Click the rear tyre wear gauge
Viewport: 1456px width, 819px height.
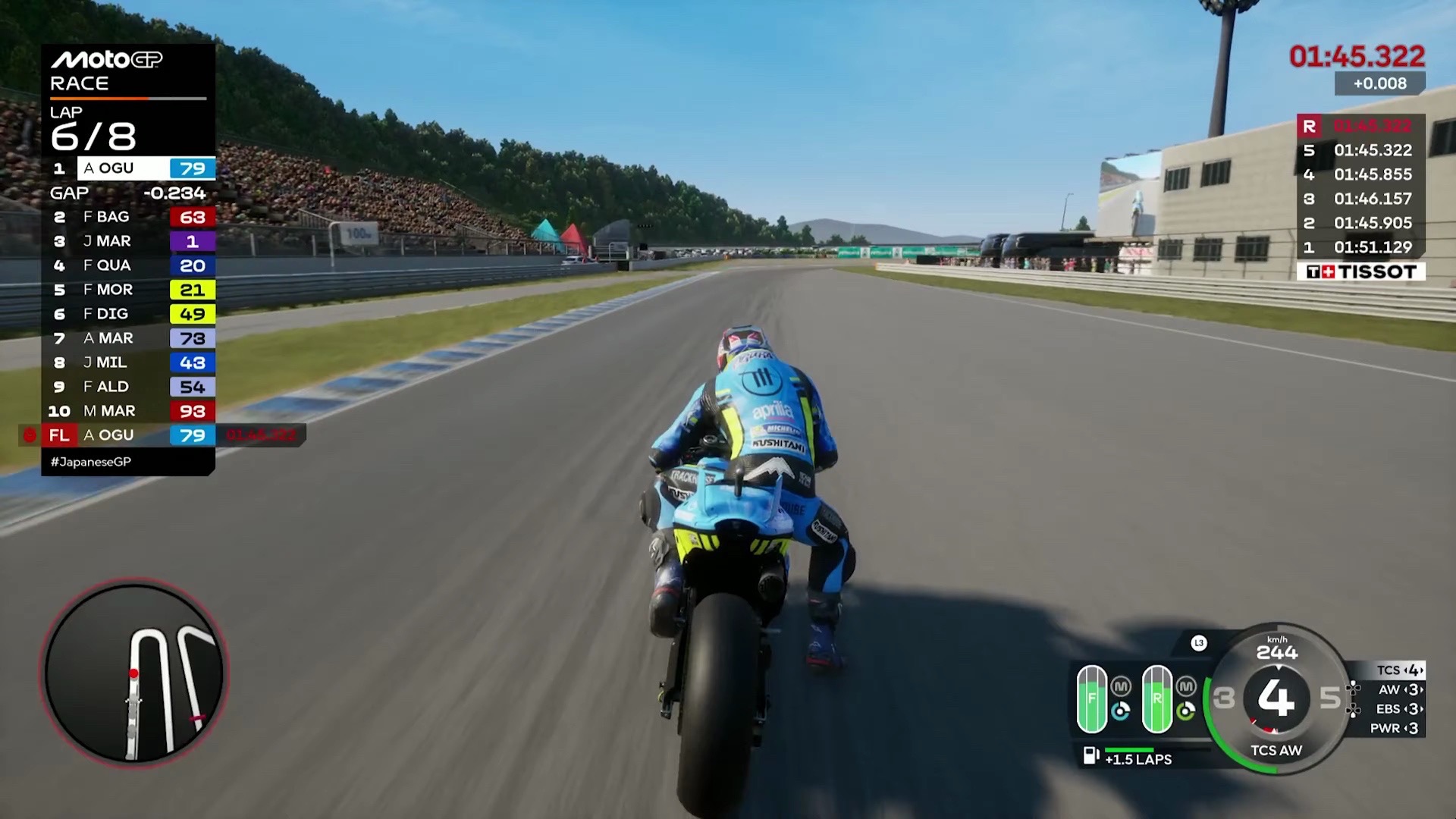(1157, 698)
